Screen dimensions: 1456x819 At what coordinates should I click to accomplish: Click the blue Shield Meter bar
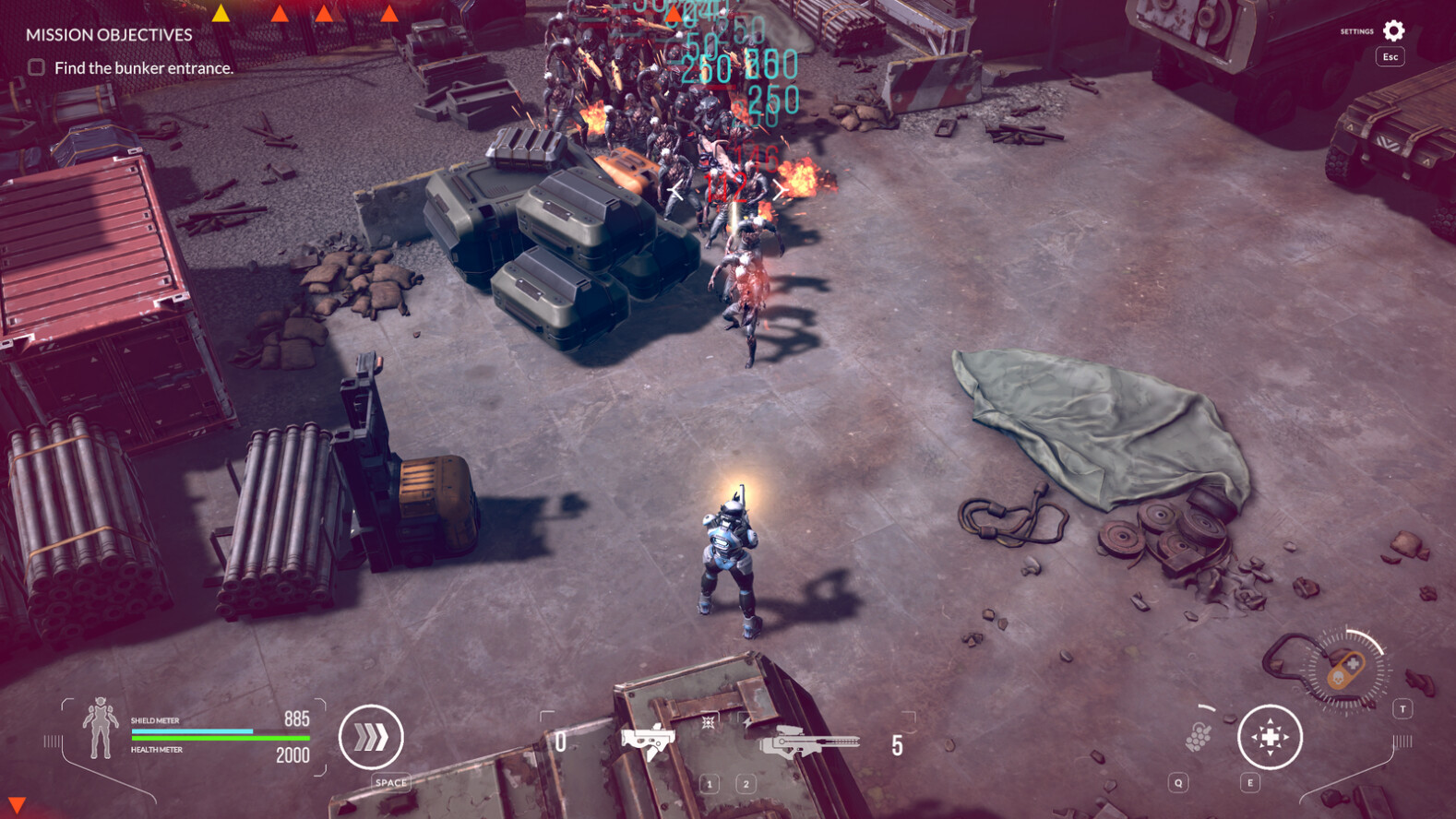[194, 731]
